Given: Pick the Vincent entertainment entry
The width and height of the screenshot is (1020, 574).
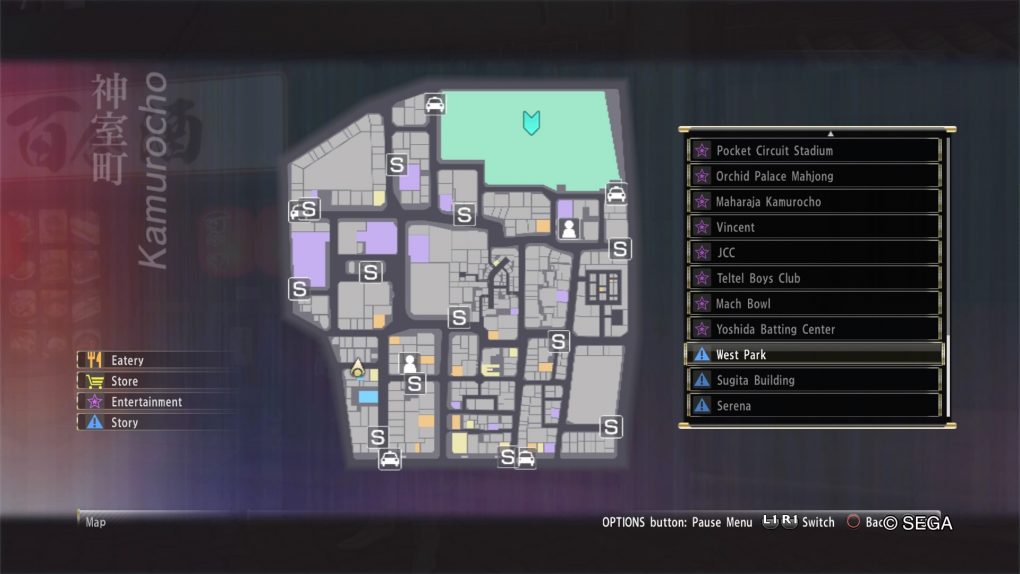Looking at the screenshot, I should (x=815, y=227).
